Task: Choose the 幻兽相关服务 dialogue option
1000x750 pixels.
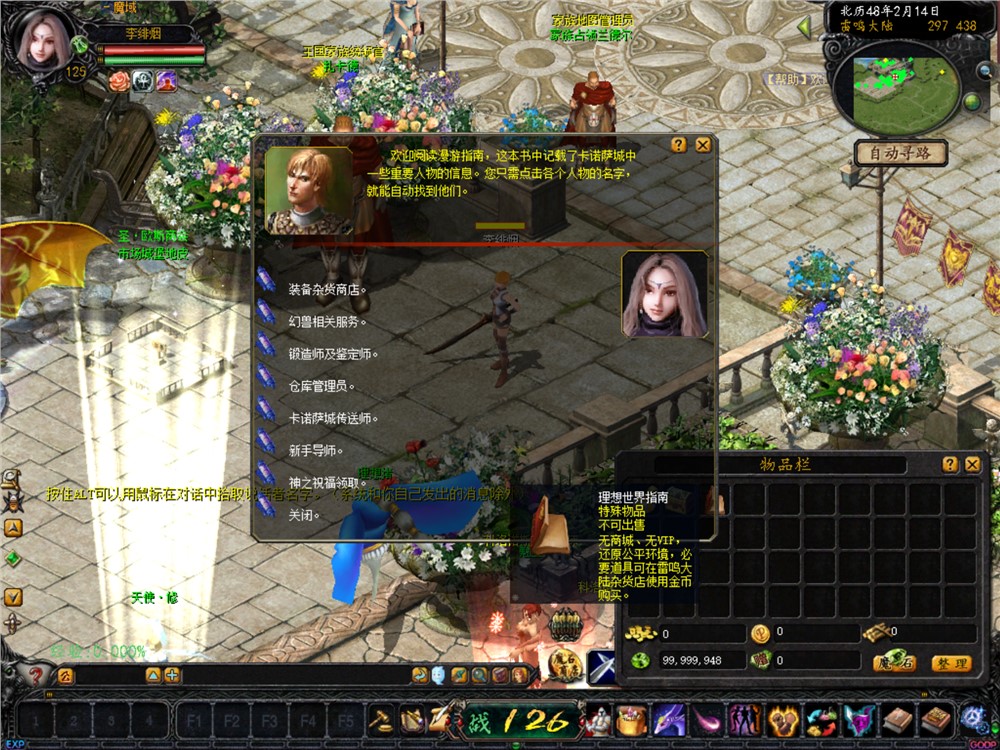Action: coord(327,322)
